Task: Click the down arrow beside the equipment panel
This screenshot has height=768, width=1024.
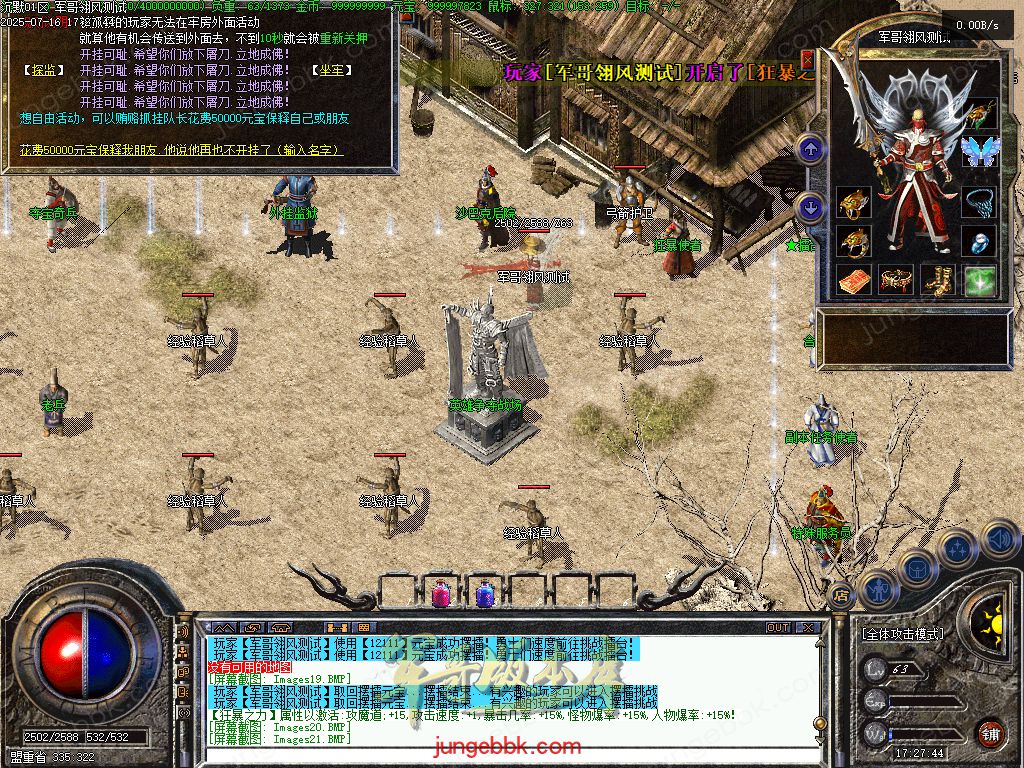Action: tap(811, 207)
